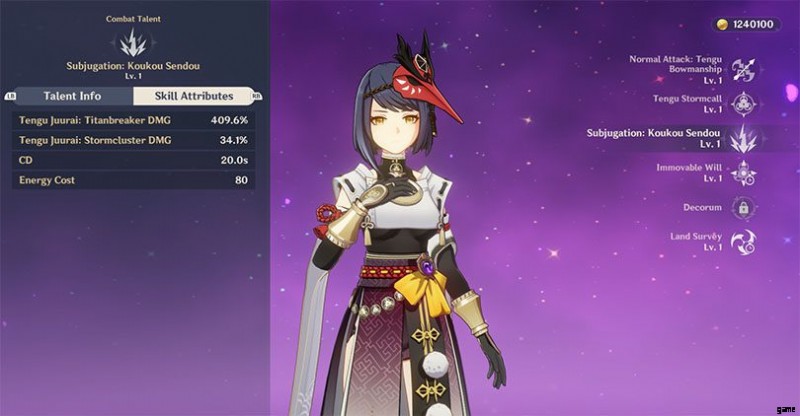View the Immovable Will passive talent
The width and height of the screenshot is (800, 416).
[x=743, y=173]
